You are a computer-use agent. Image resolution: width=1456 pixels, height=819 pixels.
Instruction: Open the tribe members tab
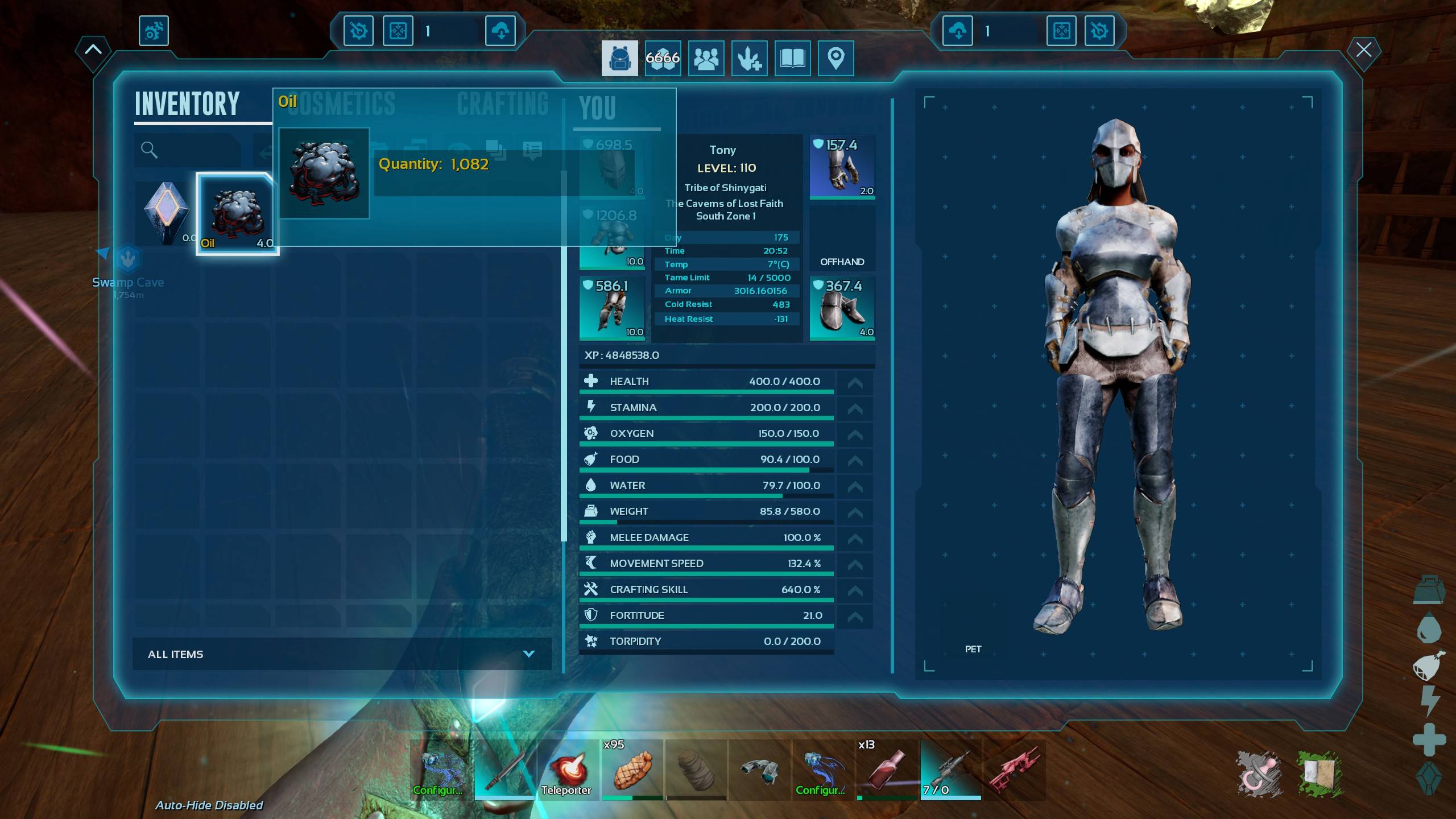(x=706, y=58)
